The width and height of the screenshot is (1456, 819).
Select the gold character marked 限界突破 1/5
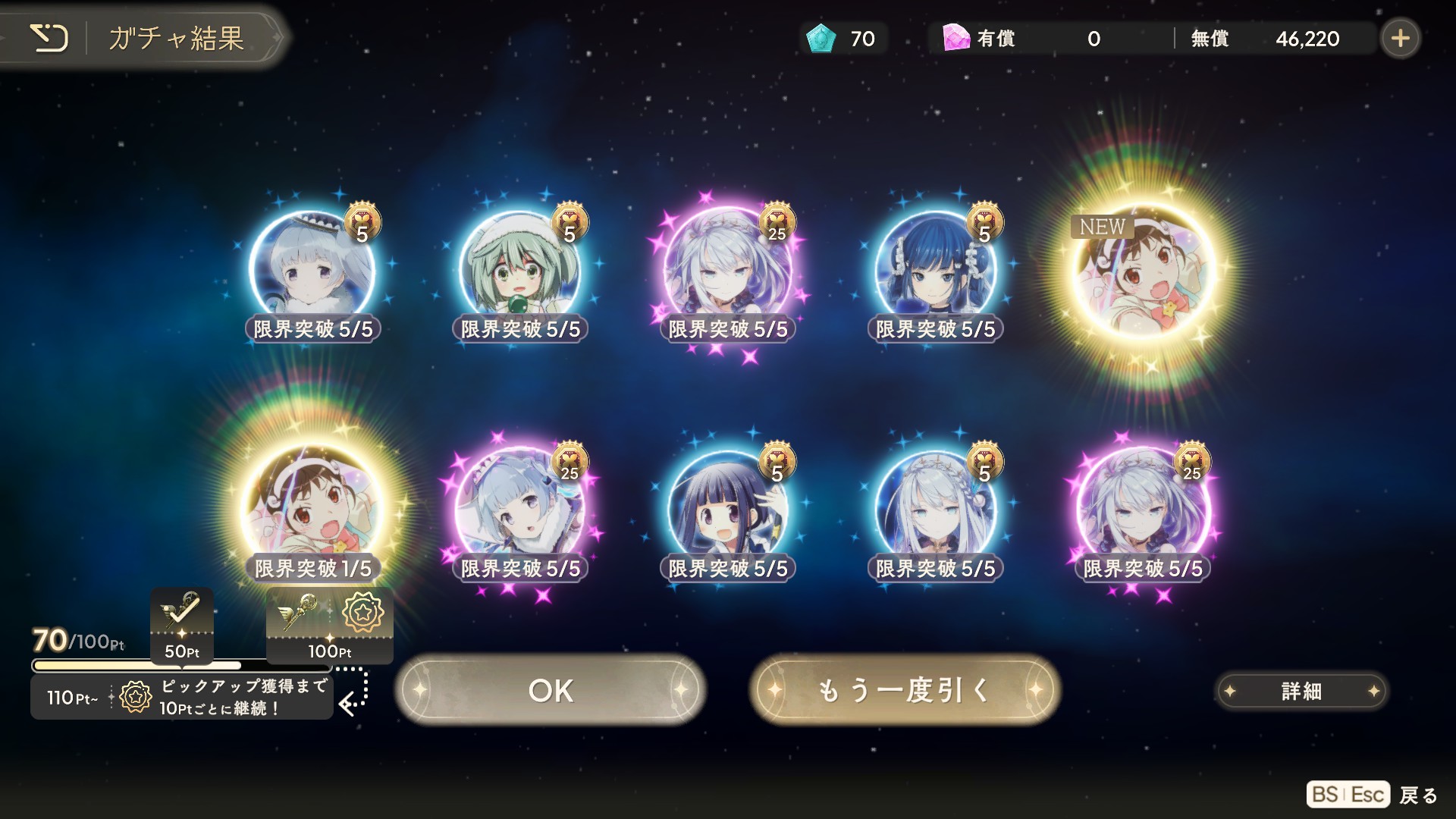click(x=312, y=510)
